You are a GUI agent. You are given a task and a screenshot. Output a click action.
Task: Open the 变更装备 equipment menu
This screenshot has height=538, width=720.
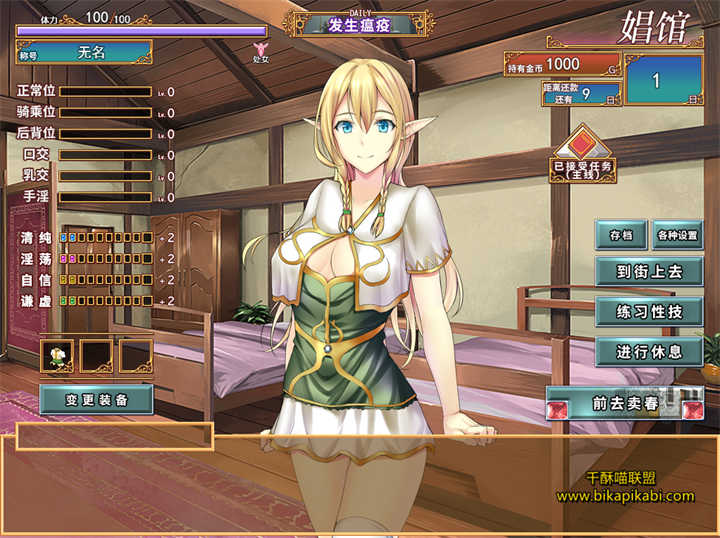tap(96, 399)
